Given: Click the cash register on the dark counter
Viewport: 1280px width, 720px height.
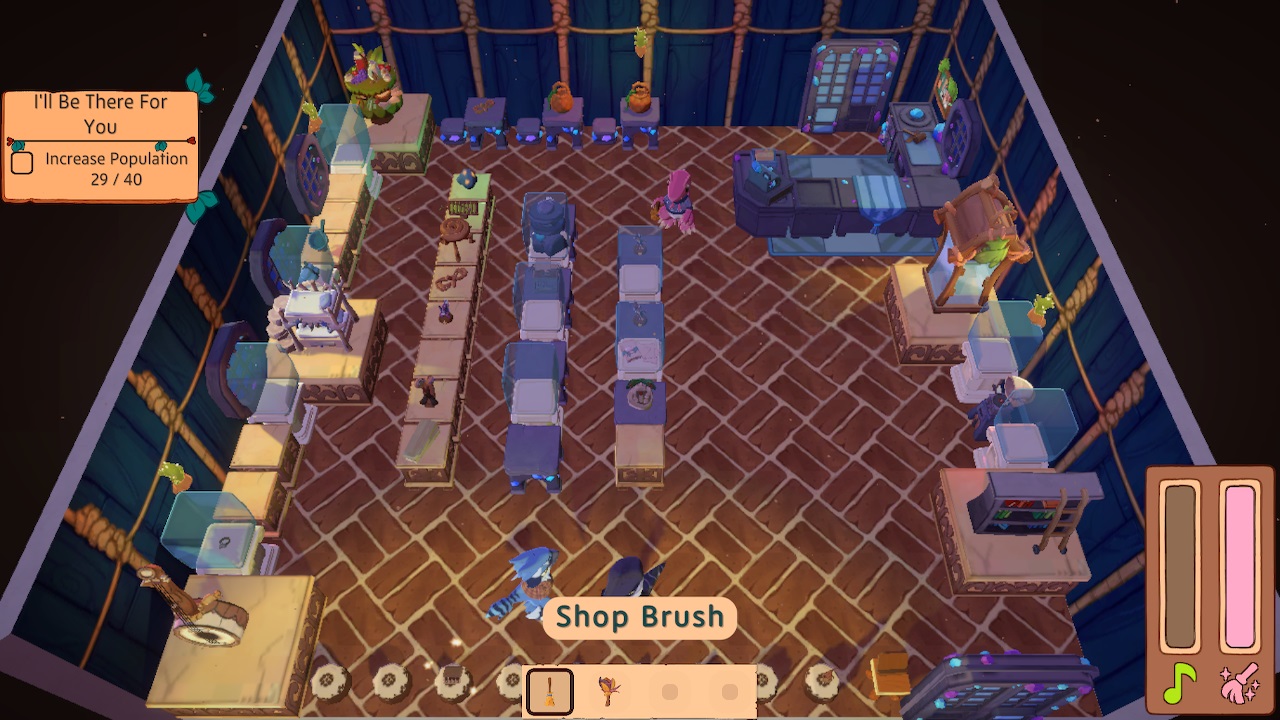Looking at the screenshot, I should click(765, 172).
